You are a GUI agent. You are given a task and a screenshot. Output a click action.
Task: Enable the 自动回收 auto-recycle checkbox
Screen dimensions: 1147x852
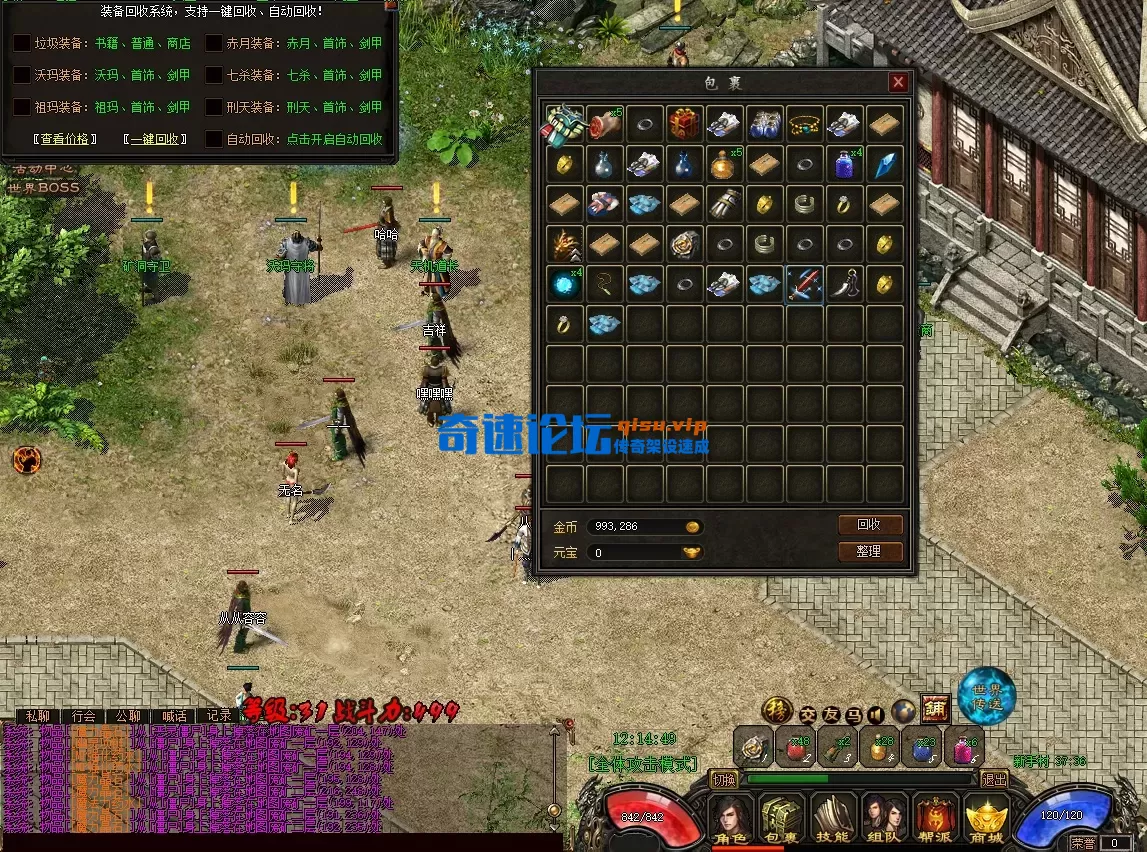[214, 139]
